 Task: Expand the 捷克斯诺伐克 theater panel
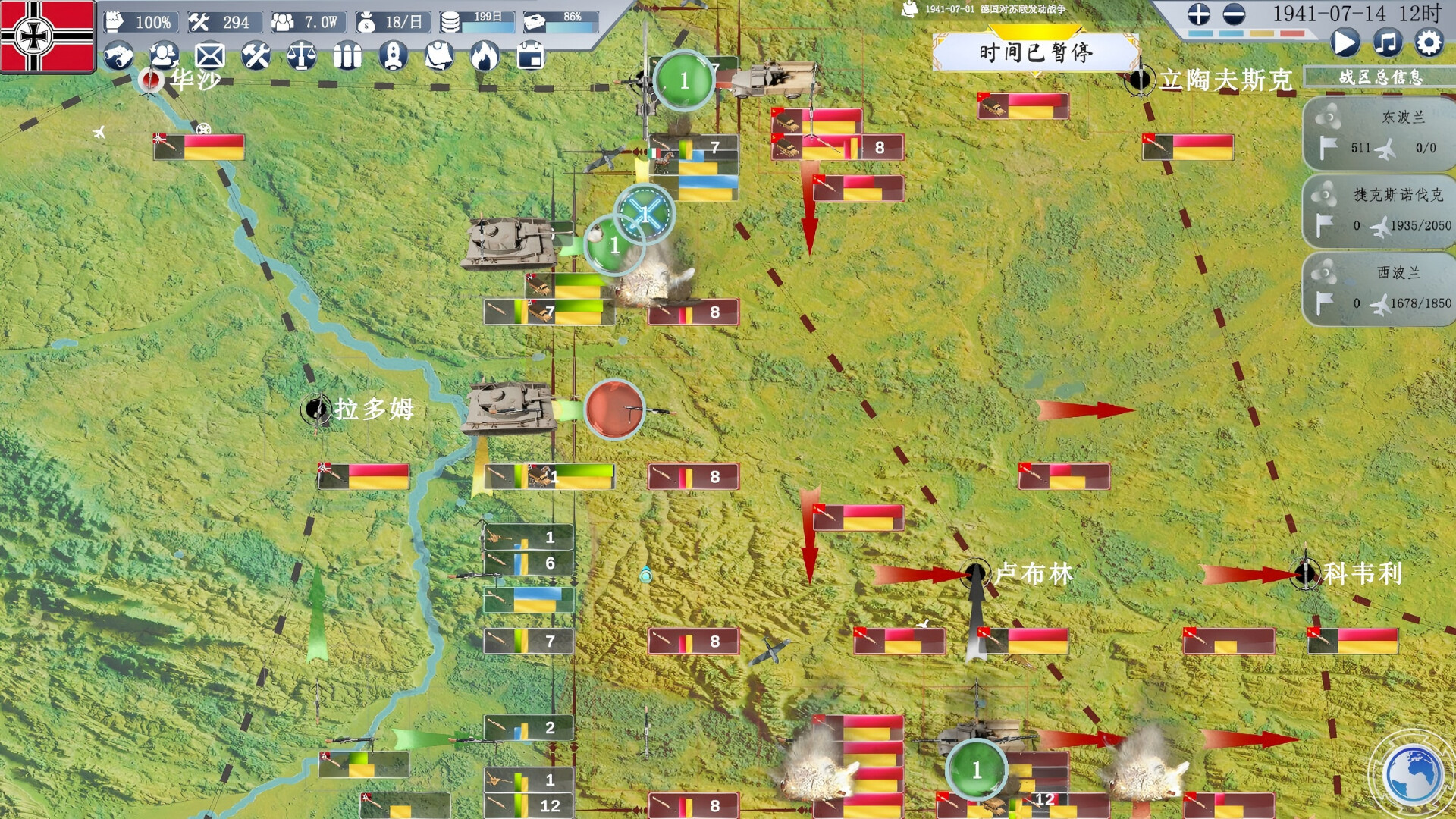tap(1378, 211)
